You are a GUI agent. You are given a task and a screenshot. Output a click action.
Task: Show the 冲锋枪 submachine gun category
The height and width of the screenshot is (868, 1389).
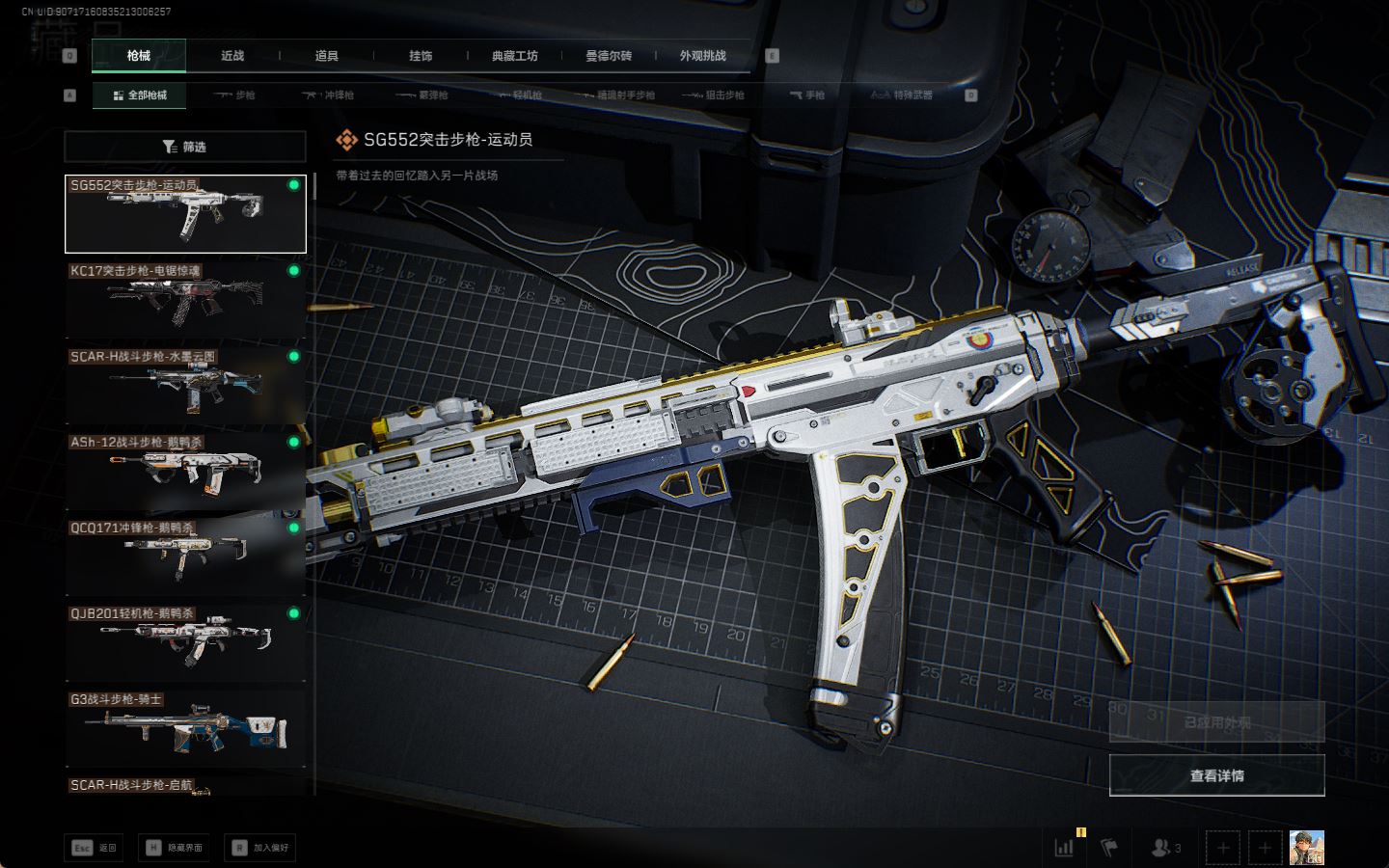point(328,95)
